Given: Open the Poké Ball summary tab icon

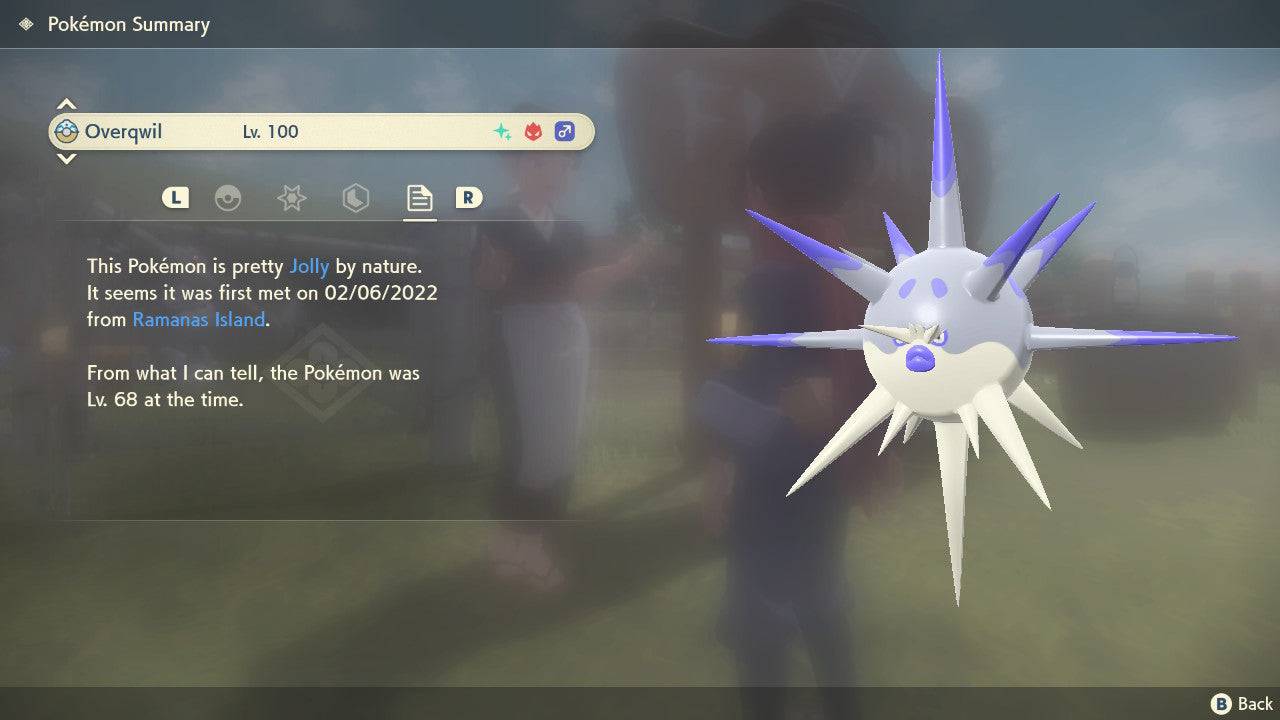Looking at the screenshot, I should click(229, 198).
